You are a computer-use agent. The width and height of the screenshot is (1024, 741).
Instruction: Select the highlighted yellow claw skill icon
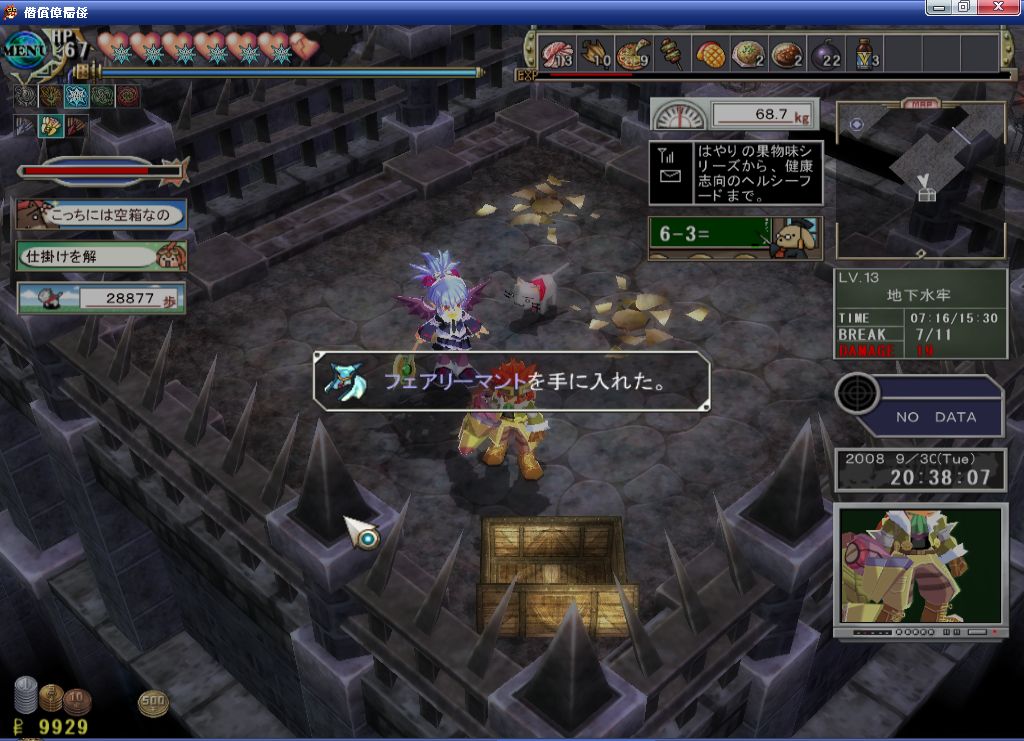(50, 127)
